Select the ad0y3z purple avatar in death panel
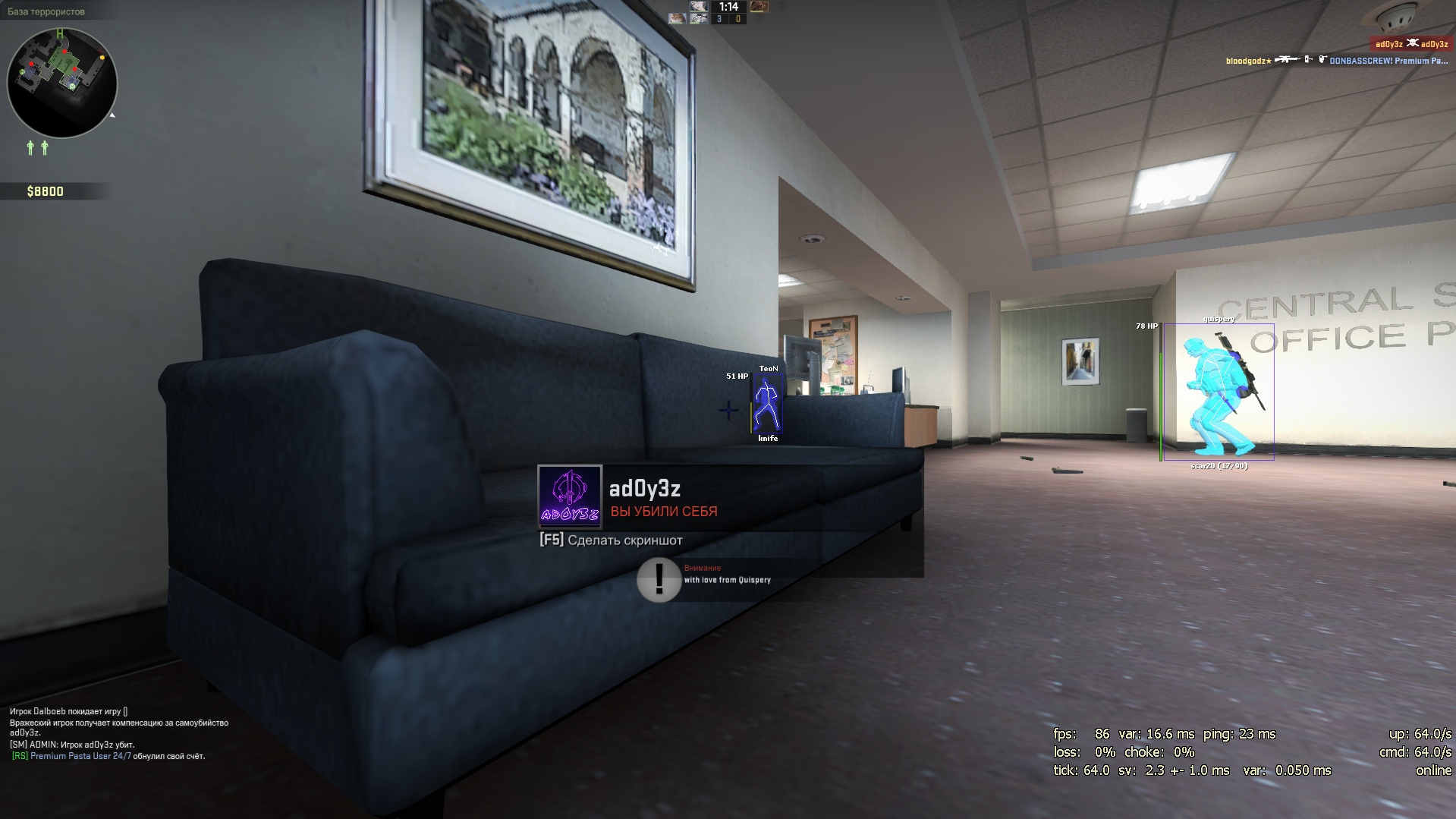The height and width of the screenshot is (819, 1456). (569, 496)
